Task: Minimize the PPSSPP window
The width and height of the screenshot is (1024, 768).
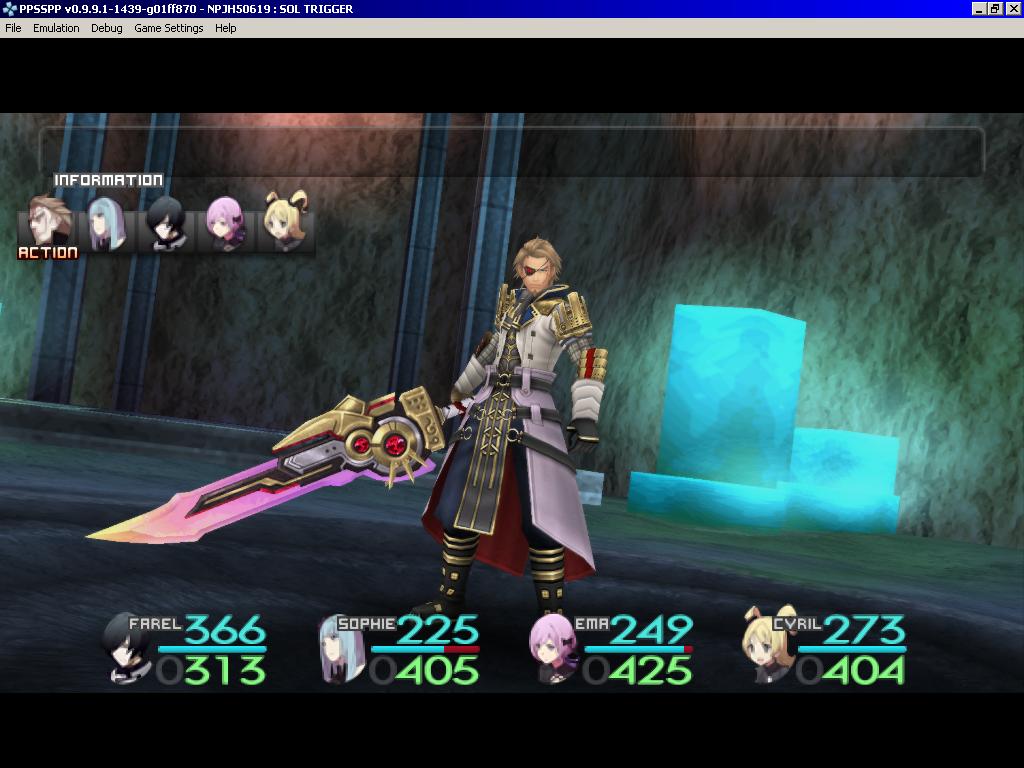Action: click(x=978, y=9)
